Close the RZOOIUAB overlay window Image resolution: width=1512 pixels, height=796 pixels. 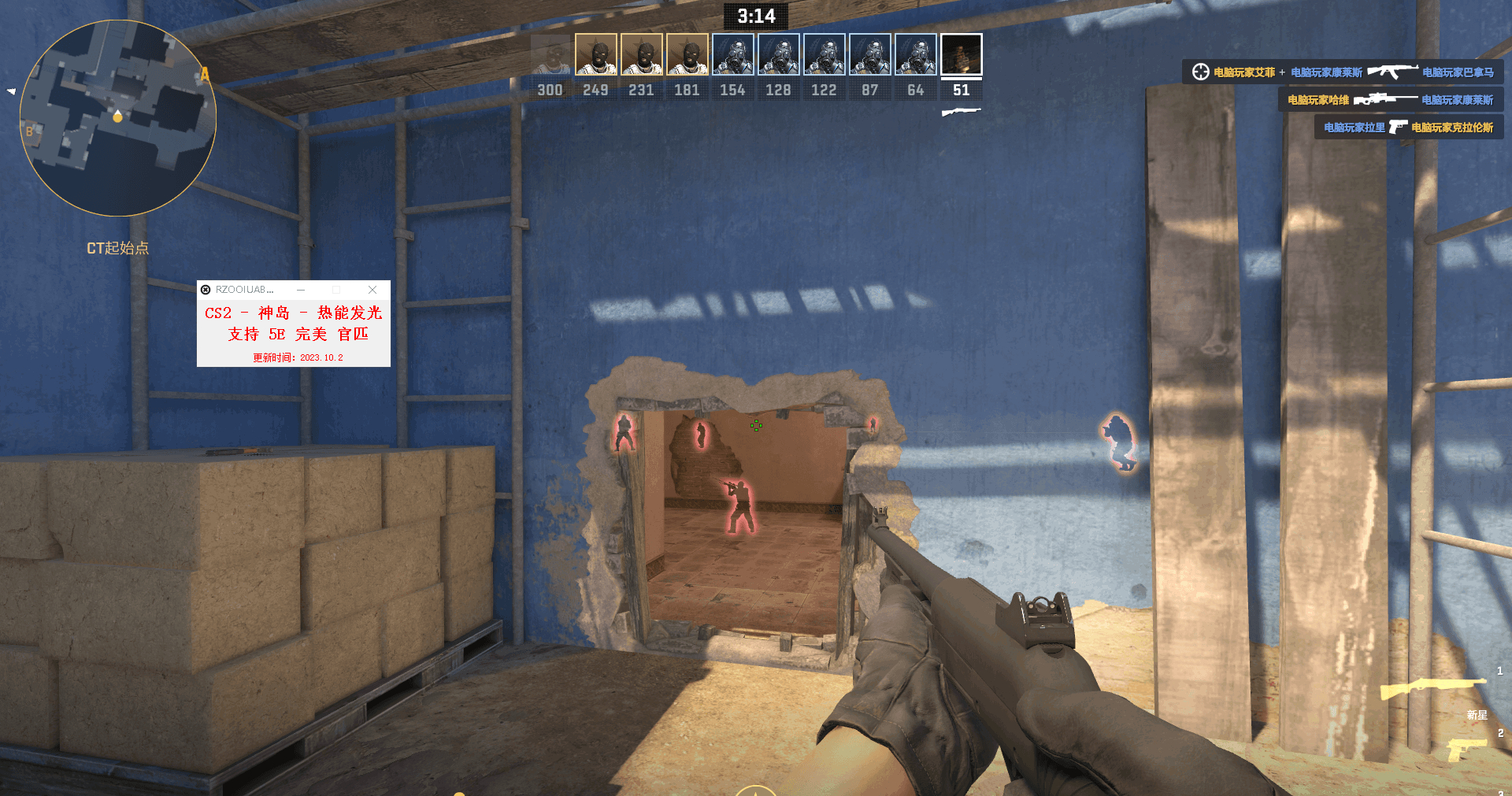tap(372, 289)
